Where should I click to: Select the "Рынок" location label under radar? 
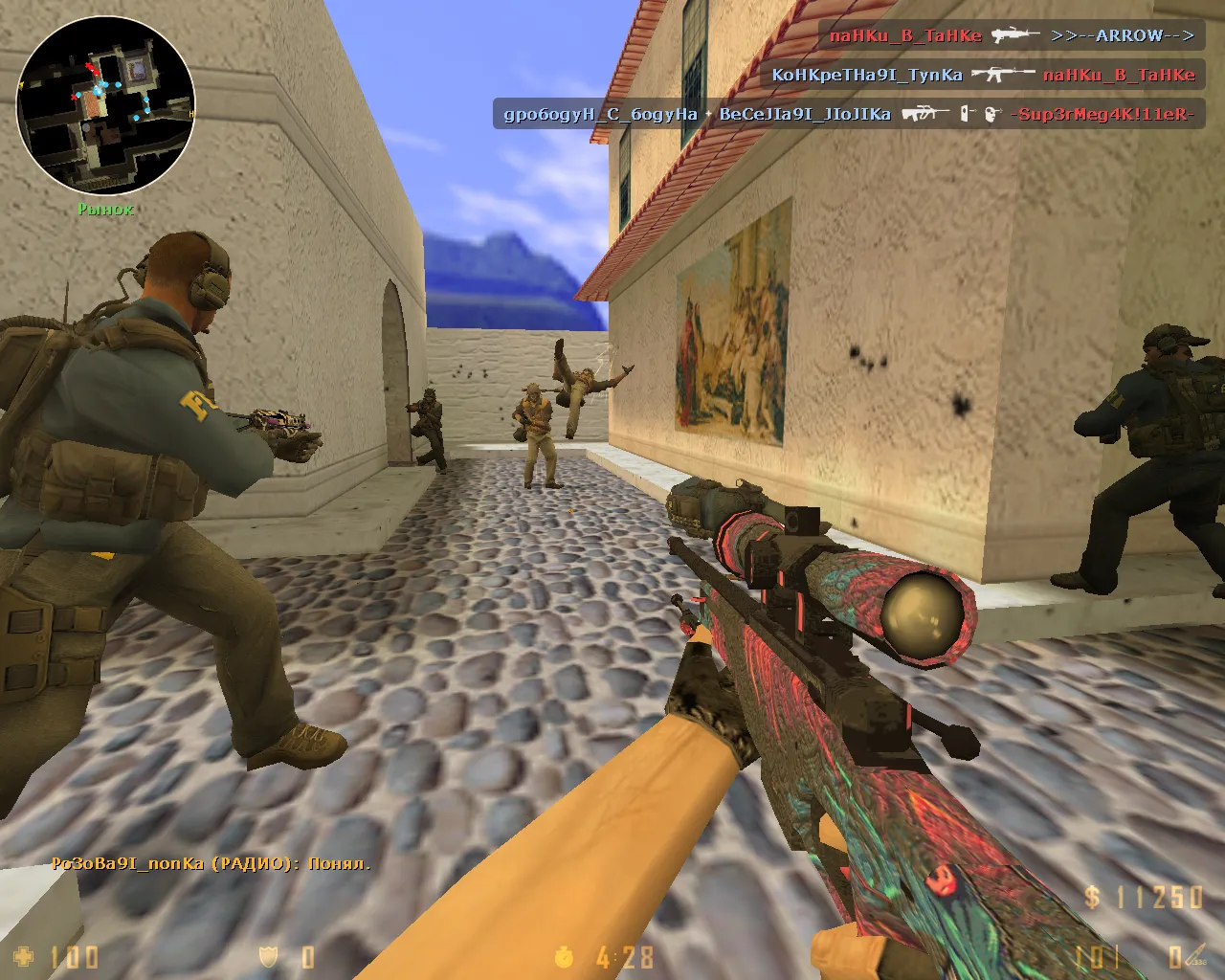[x=105, y=209]
